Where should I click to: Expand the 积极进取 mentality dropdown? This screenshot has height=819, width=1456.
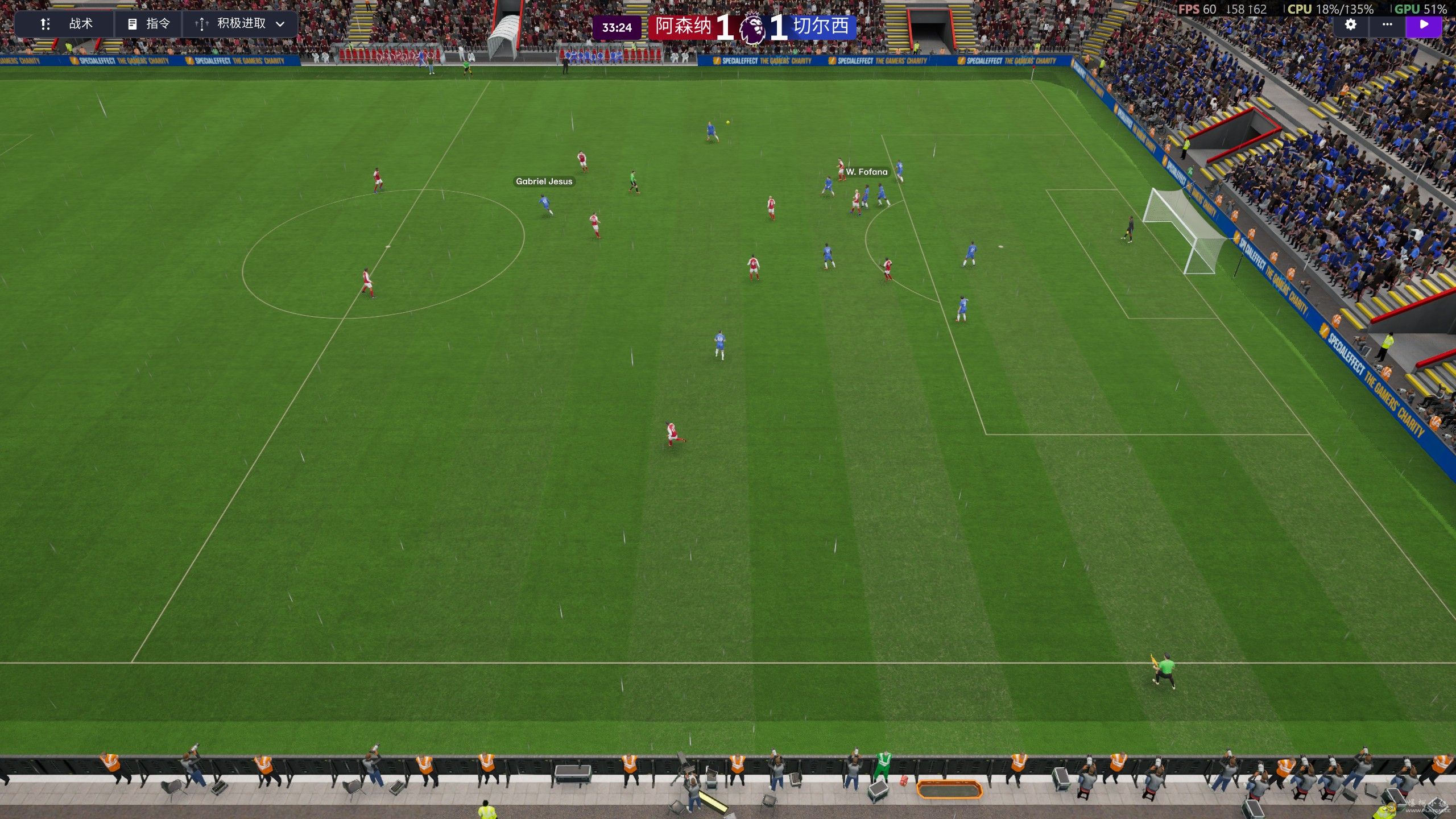pyautogui.click(x=239, y=24)
